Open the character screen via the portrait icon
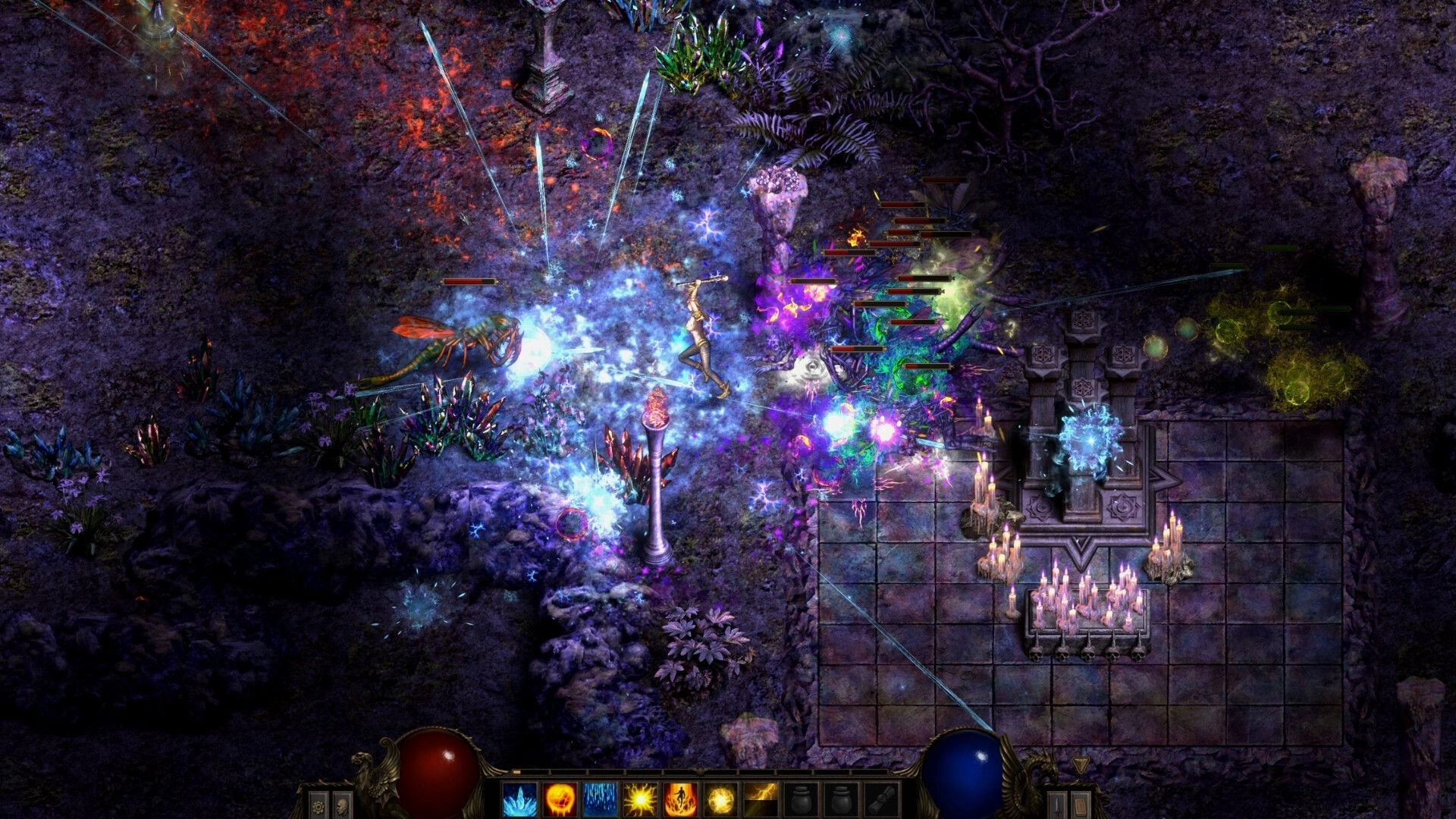Viewport: 1456px width, 819px height. [340, 806]
